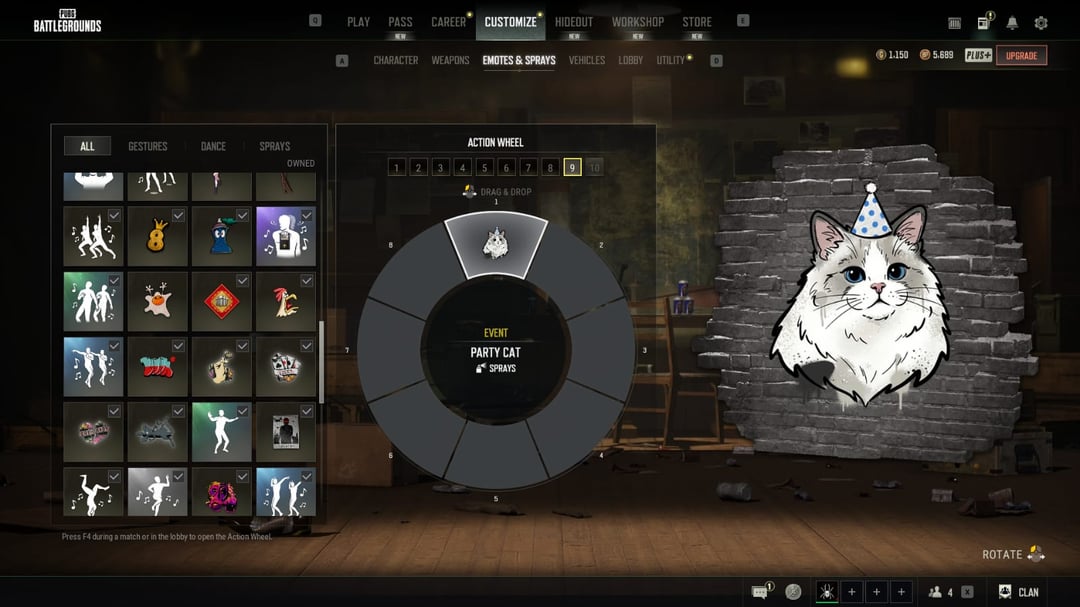Viewport: 1080px width, 607px height.
Task: Choose the golden number 8 spray
Action: click(x=157, y=237)
